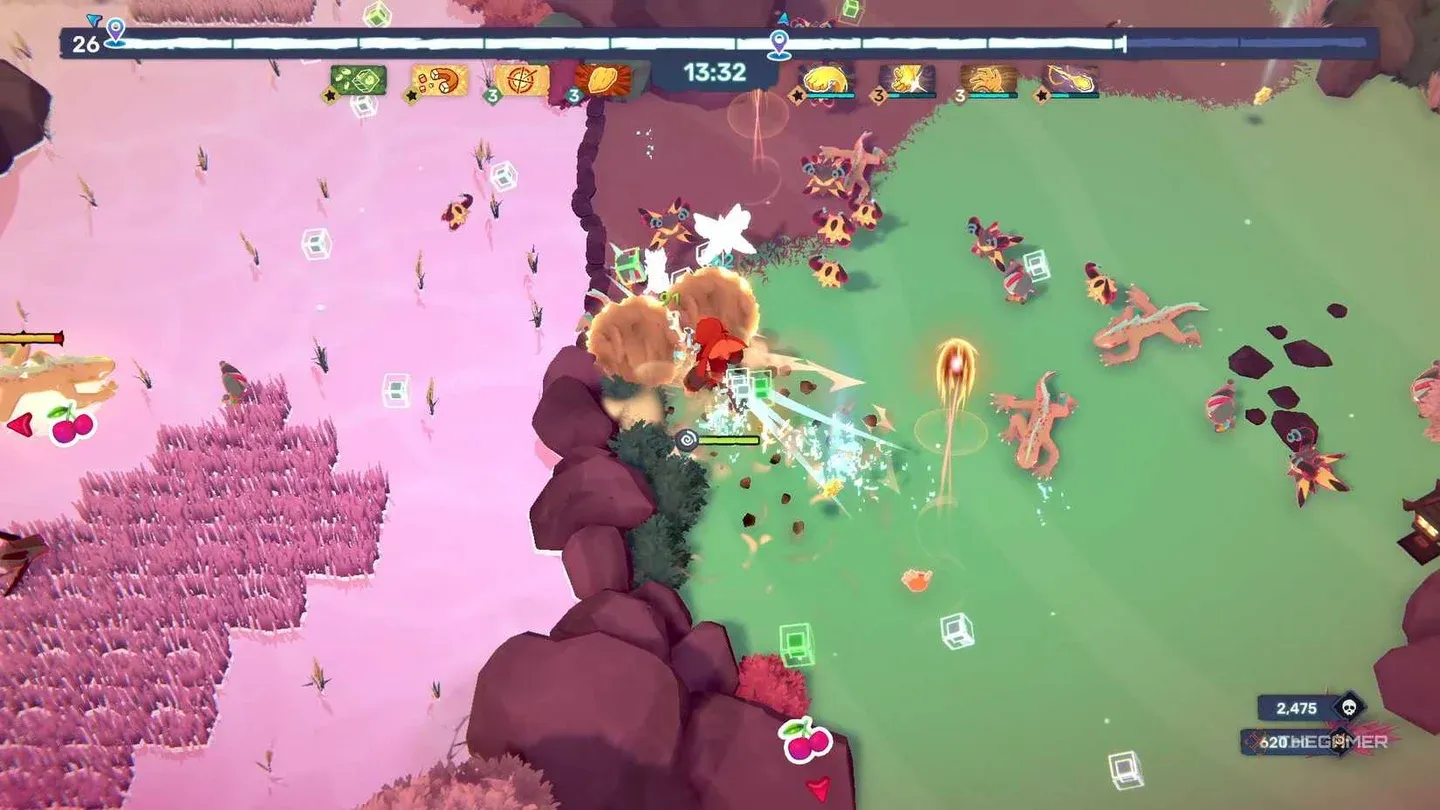The image size is (1440, 810).
Task: Select the golden nugget upgrade icon
Action: tap(603, 80)
